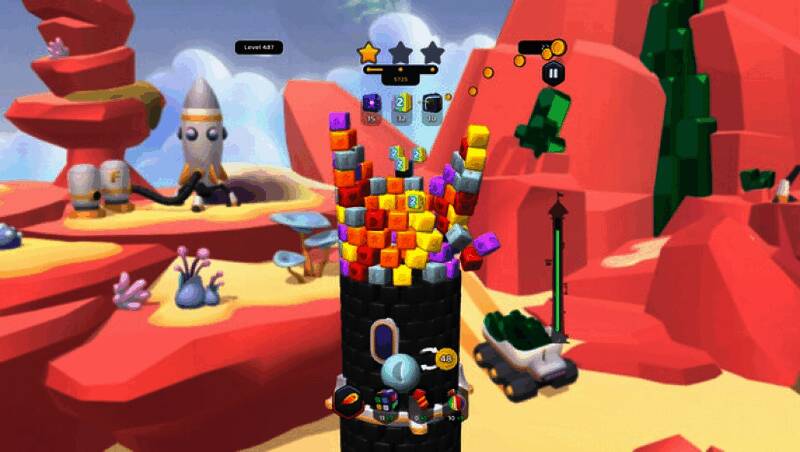The height and width of the screenshot is (452, 800).
Task: Click the number 2 block objective icon
Action: (401, 103)
